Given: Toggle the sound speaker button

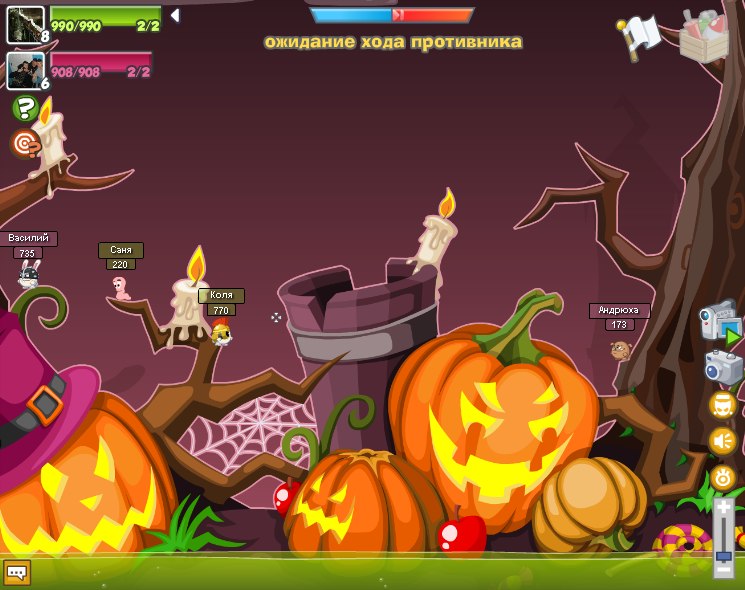Looking at the screenshot, I should coord(723,440).
